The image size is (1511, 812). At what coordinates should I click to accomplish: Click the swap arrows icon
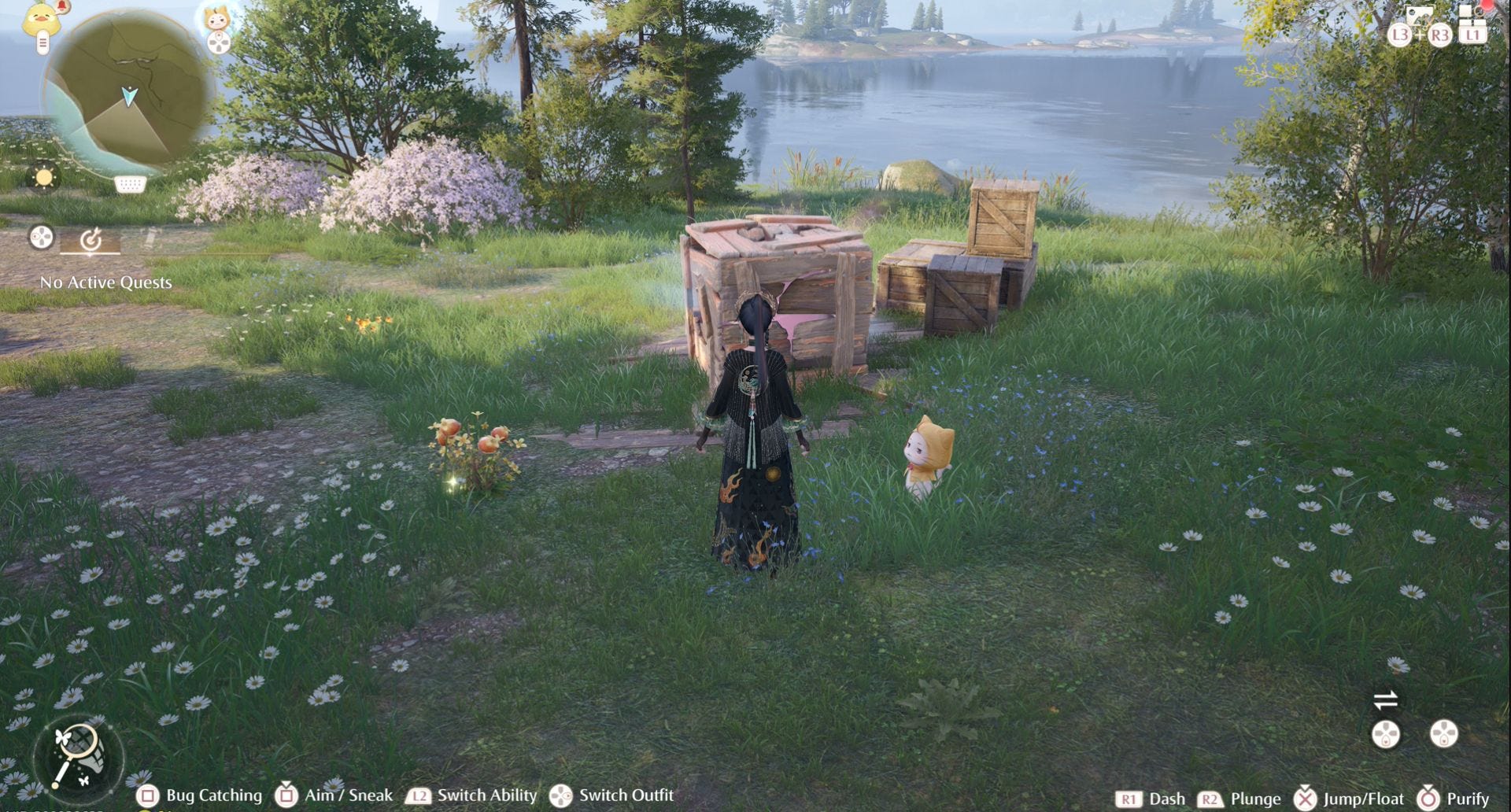[x=1385, y=699]
